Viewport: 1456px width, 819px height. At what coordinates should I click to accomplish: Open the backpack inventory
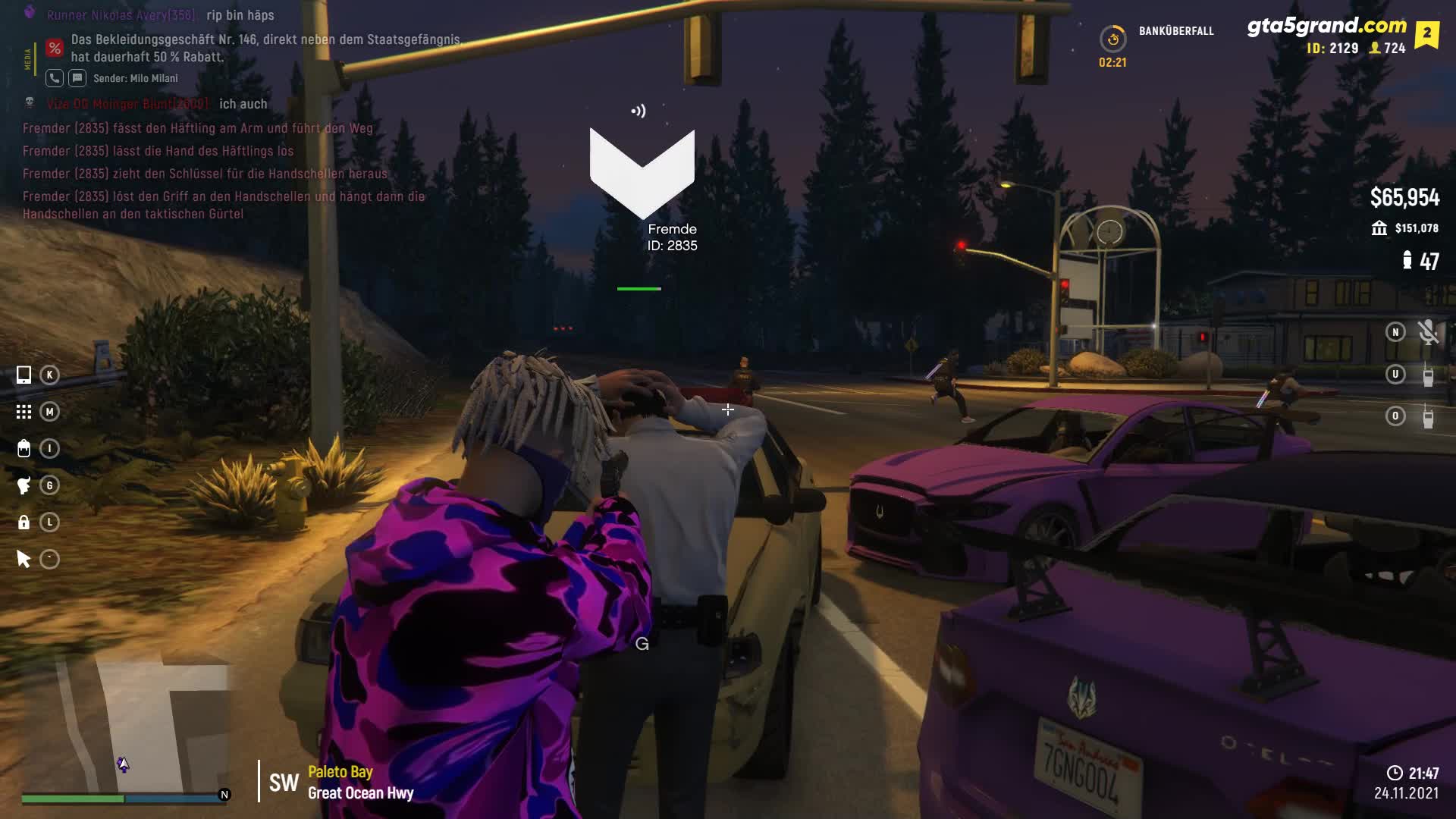24,449
